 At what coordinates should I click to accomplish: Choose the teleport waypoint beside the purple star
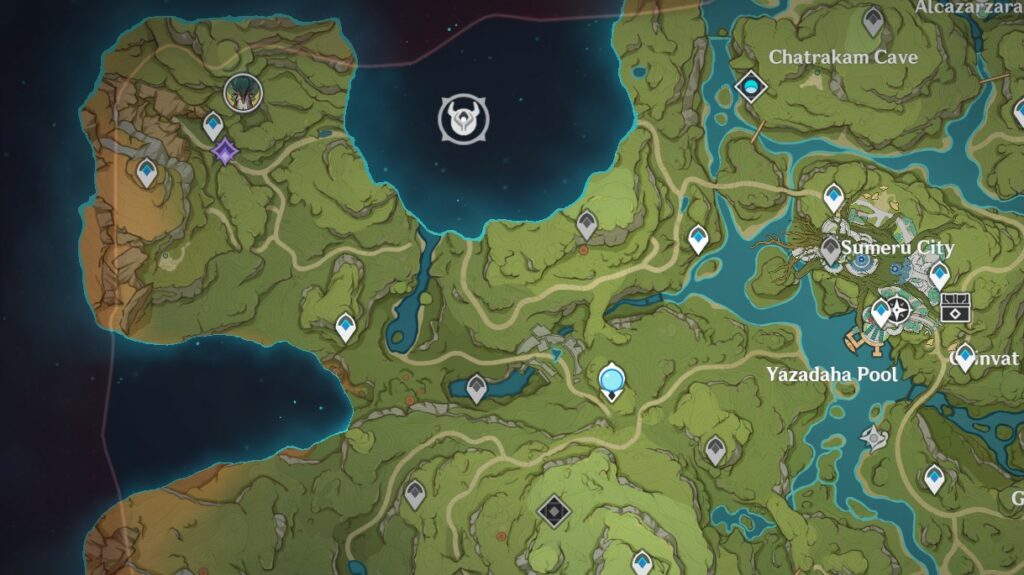click(x=212, y=126)
